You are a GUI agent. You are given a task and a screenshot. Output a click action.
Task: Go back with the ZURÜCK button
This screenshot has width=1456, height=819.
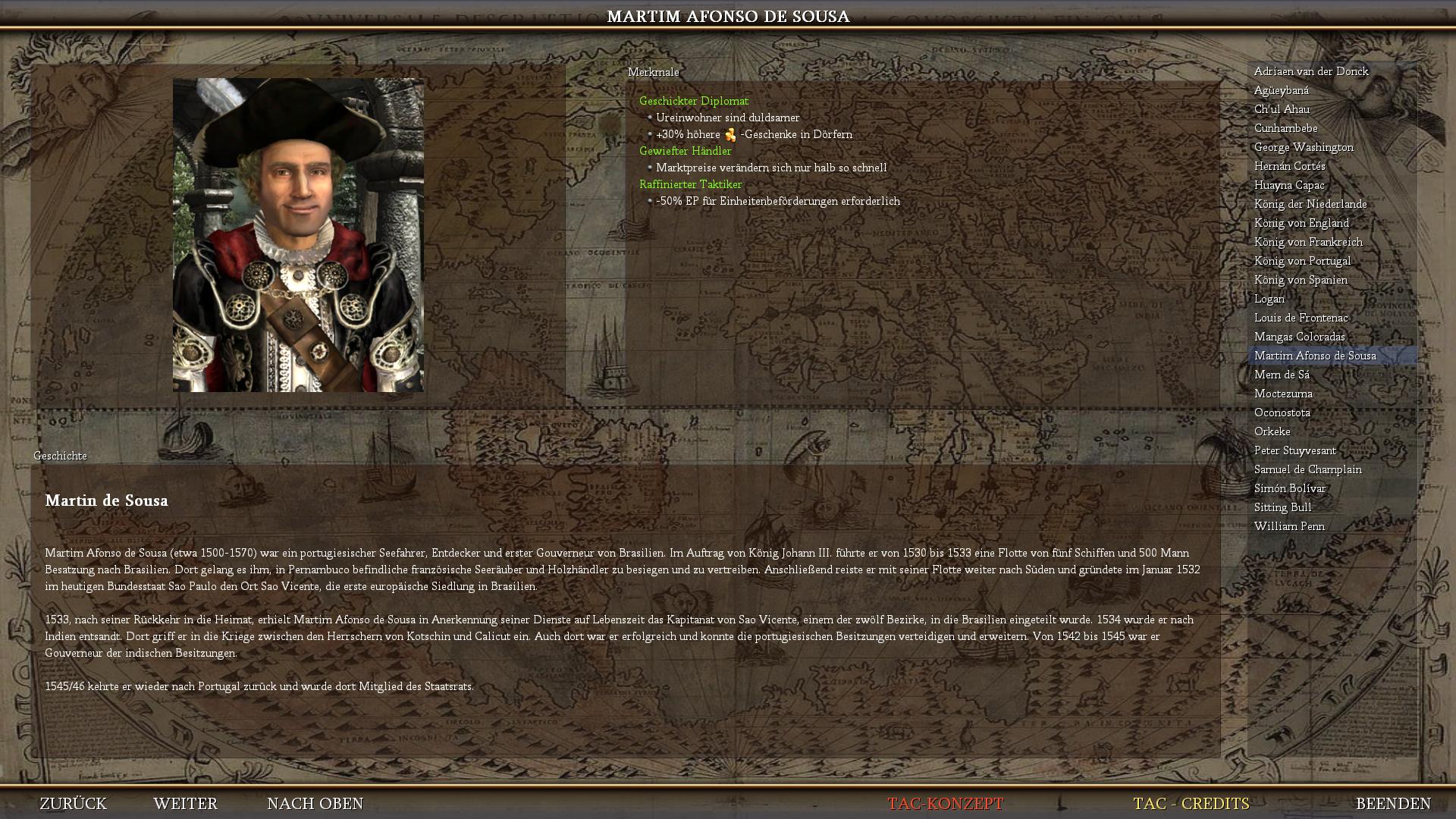[x=73, y=803]
